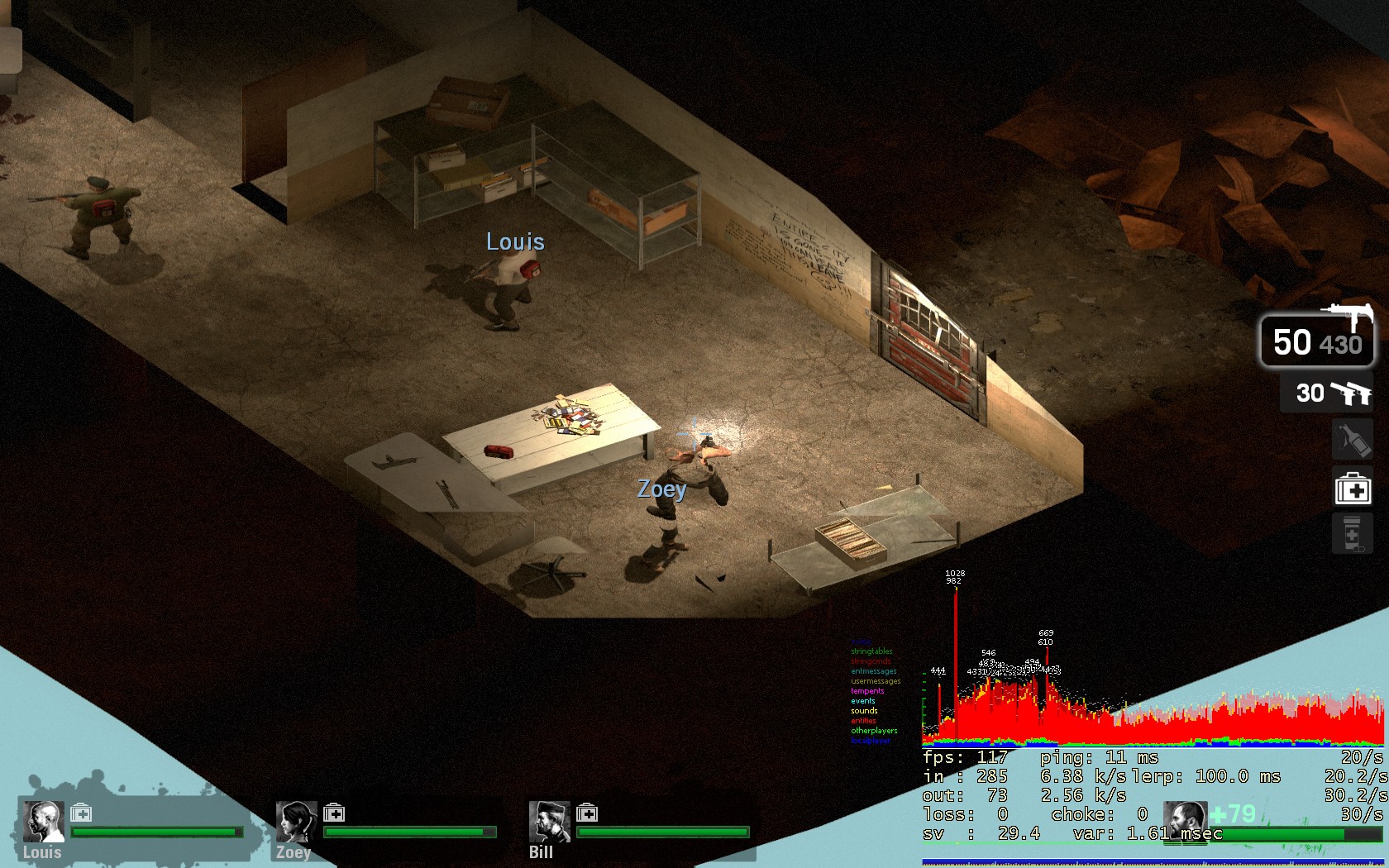
Task: Click your own survivor portrait
Action: pyautogui.click(x=1184, y=822)
